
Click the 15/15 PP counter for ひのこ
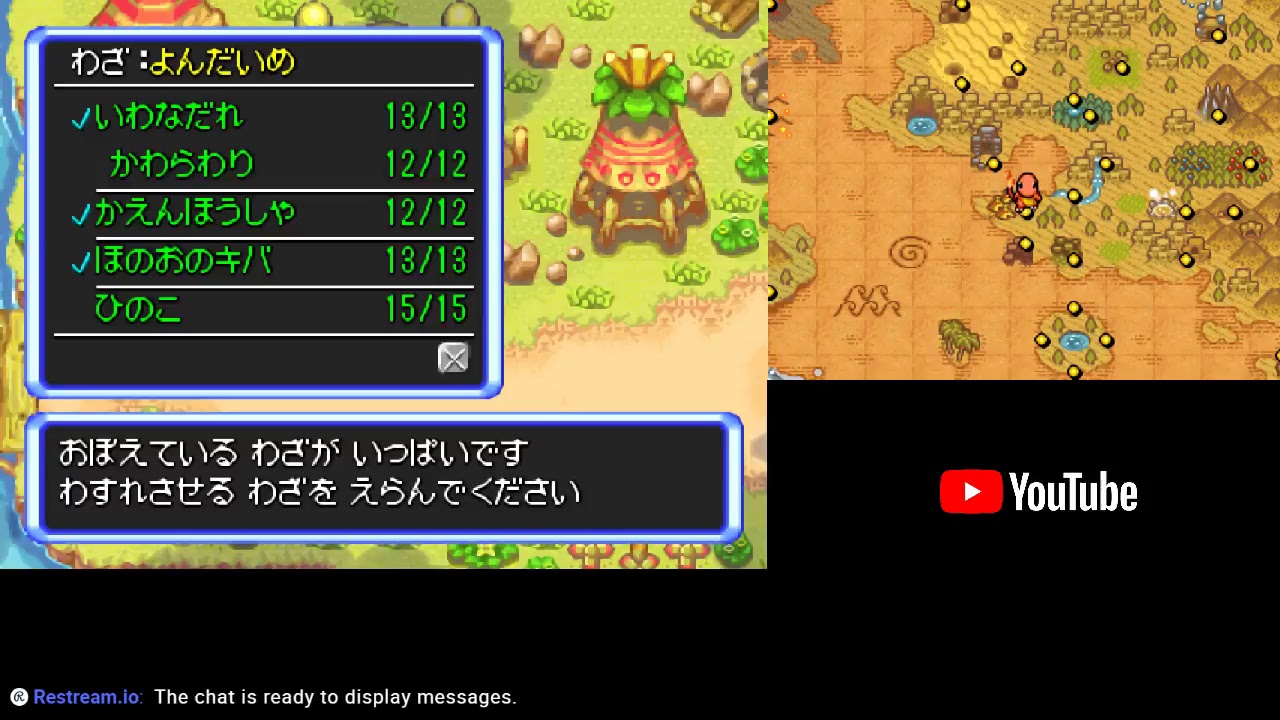coord(425,309)
